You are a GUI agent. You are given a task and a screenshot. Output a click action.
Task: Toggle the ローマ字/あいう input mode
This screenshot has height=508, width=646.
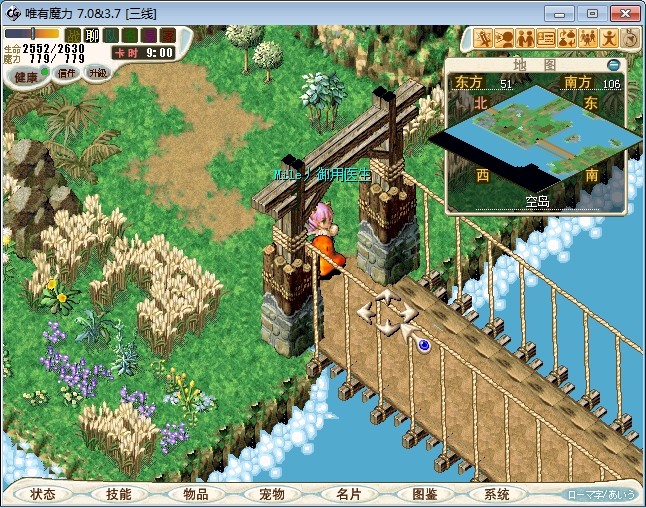point(600,494)
